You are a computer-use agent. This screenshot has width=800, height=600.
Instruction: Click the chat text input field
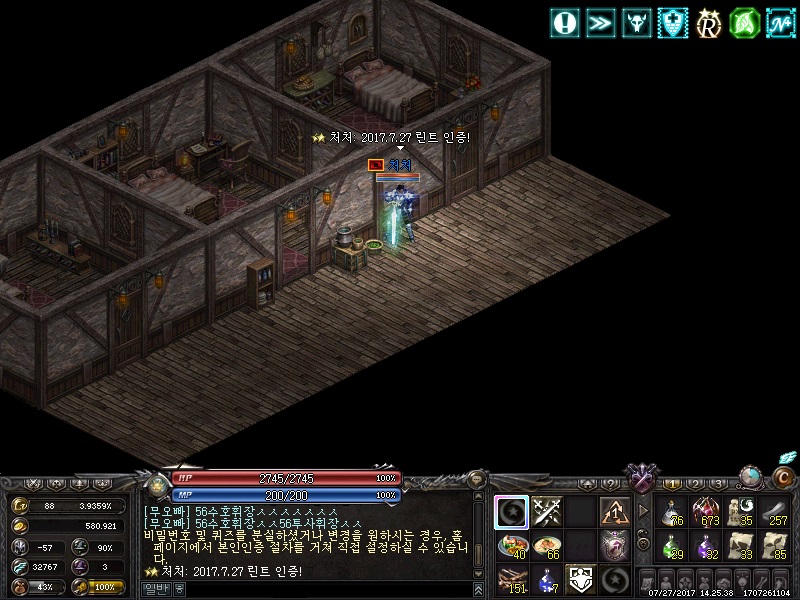point(320,589)
